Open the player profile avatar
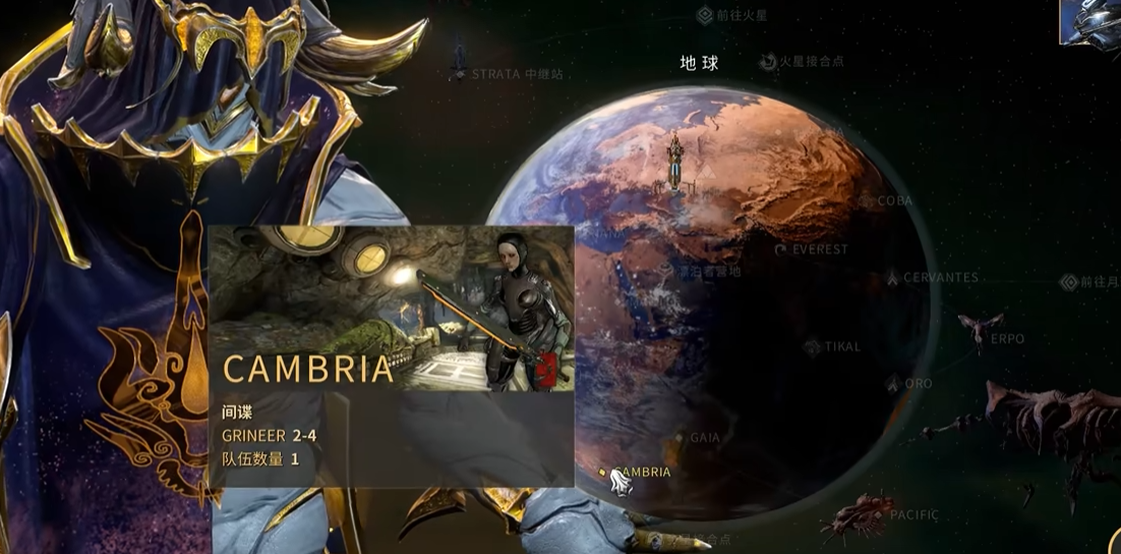 [x=1092, y=22]
